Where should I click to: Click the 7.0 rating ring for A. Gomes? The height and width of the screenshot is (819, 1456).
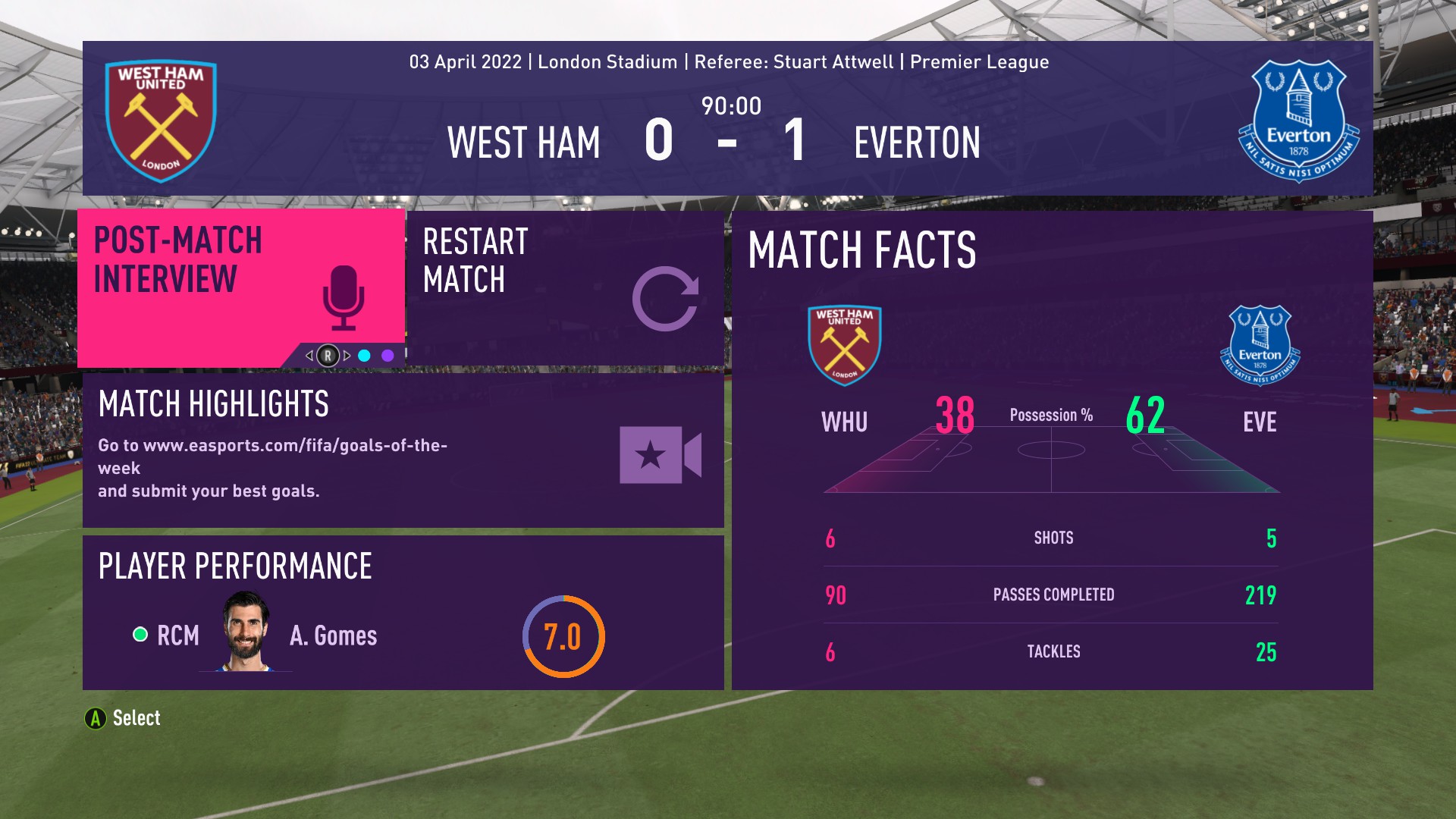563,638
